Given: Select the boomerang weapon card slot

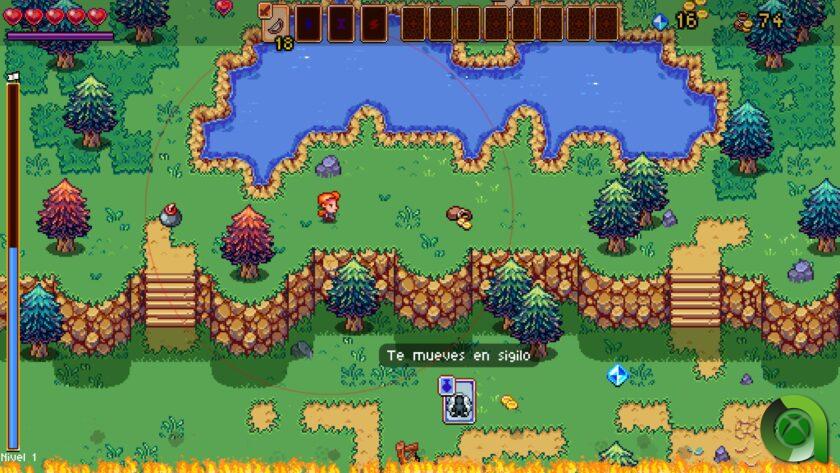Looking at the screenshot, I should click(x=275, y=22).
